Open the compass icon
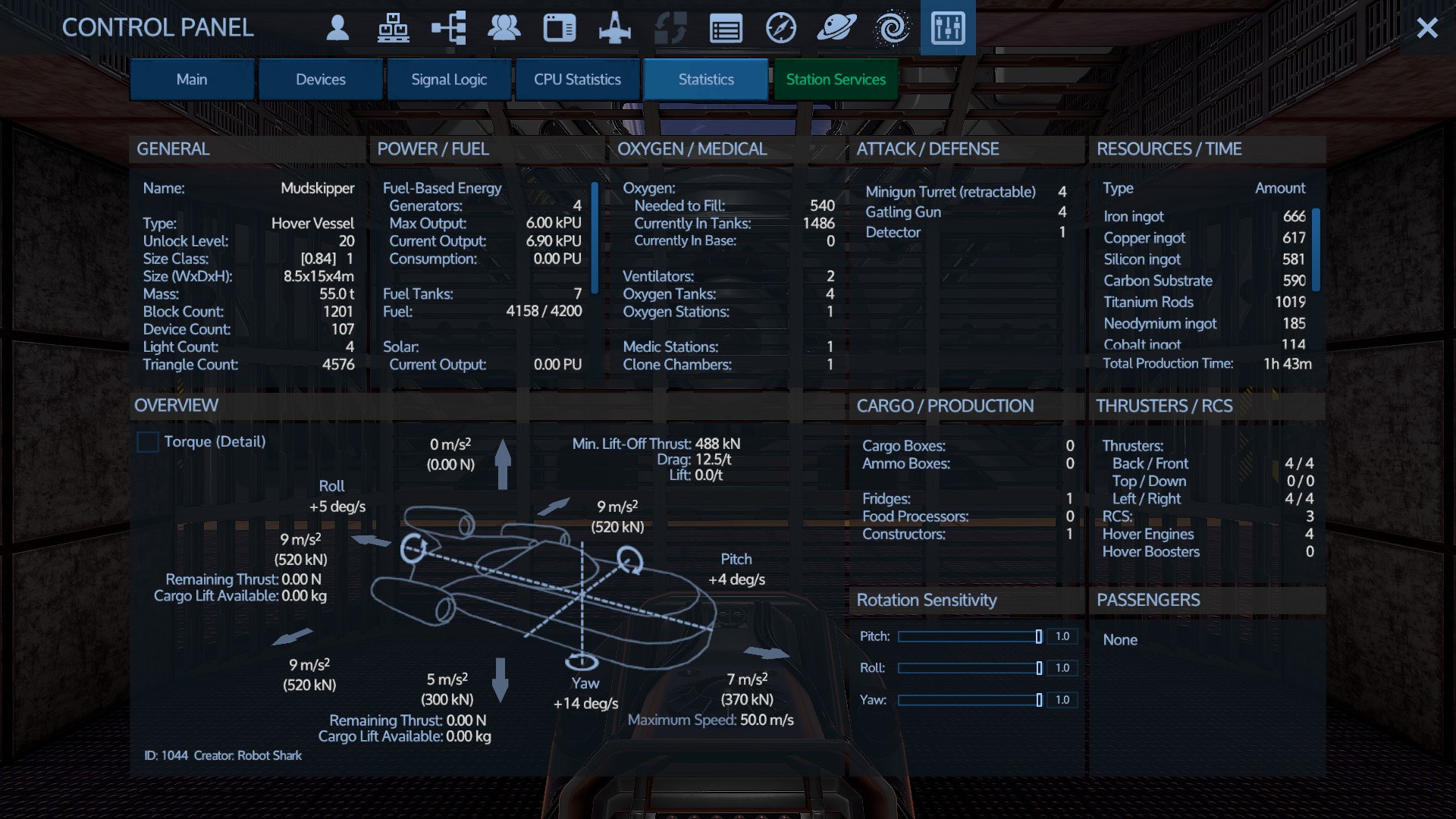 (781, 28)
